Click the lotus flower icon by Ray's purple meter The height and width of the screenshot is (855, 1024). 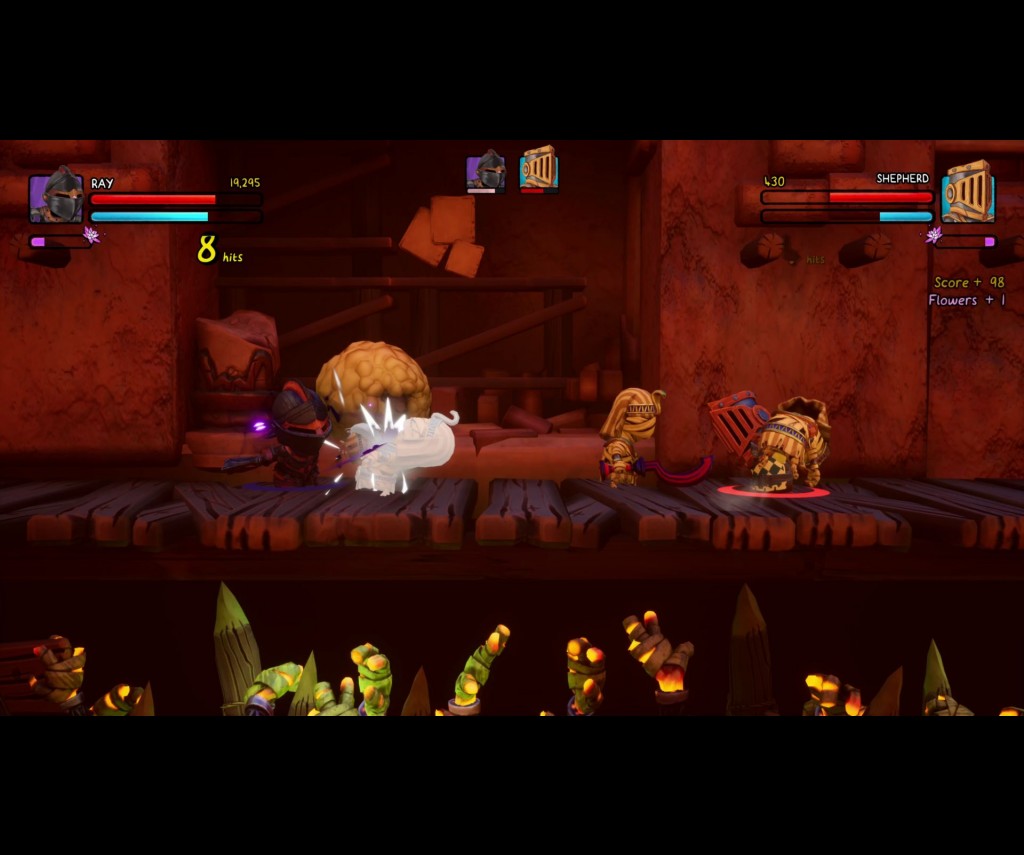pos(93,235)
